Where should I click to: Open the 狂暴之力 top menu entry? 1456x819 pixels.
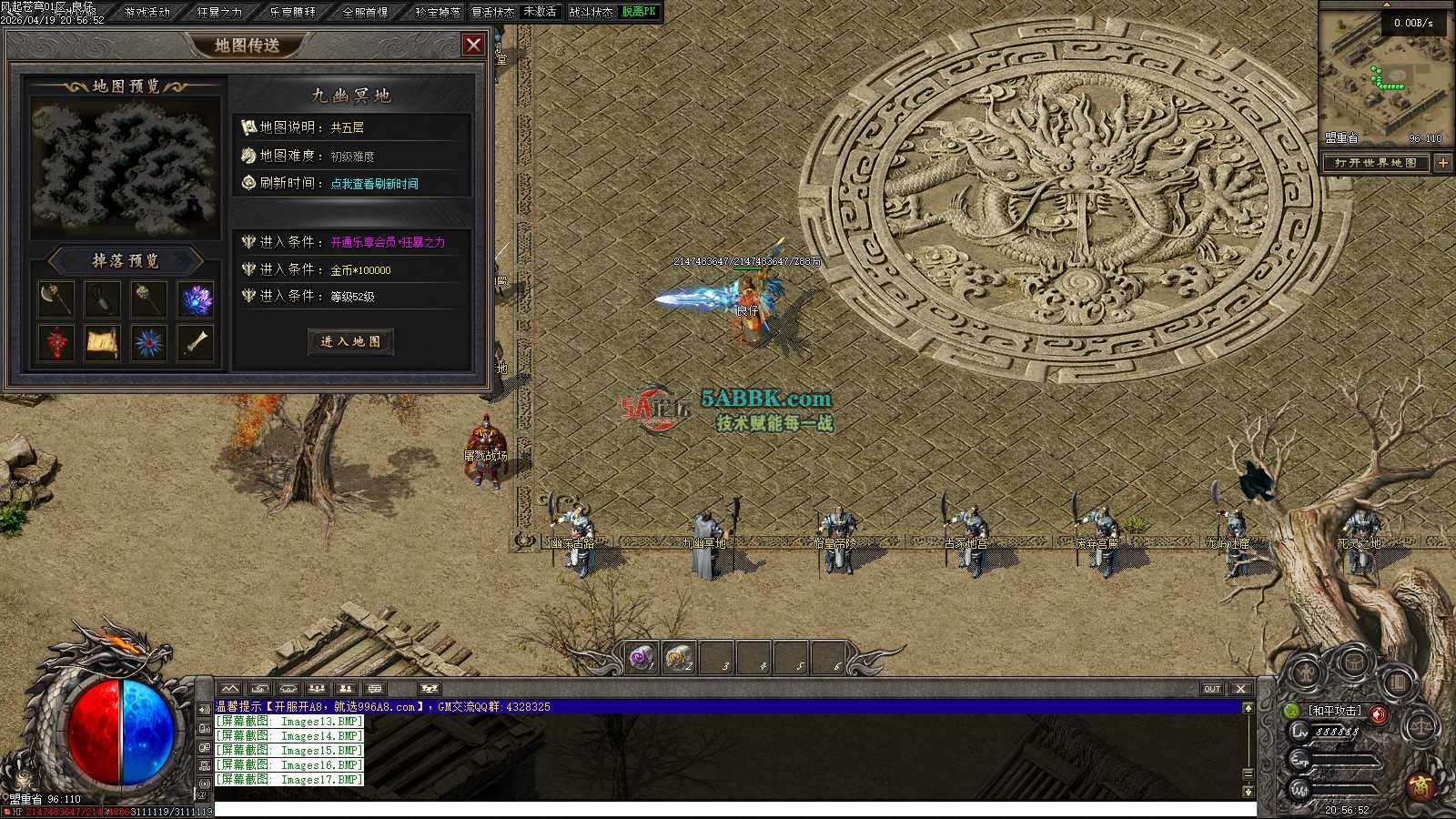point(219,12)
